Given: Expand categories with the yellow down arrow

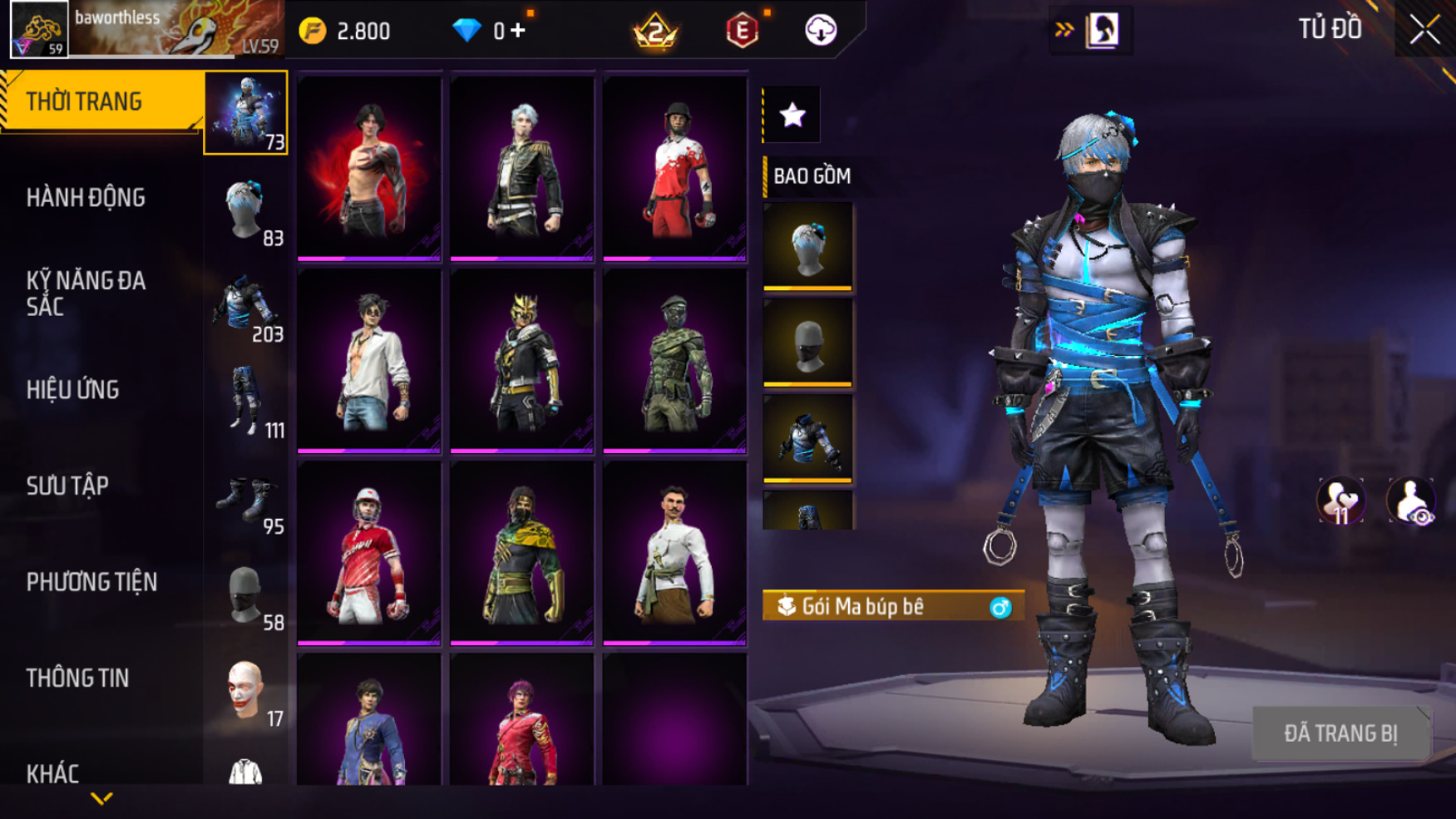Looking at the screenshot, I should point(101,799).
